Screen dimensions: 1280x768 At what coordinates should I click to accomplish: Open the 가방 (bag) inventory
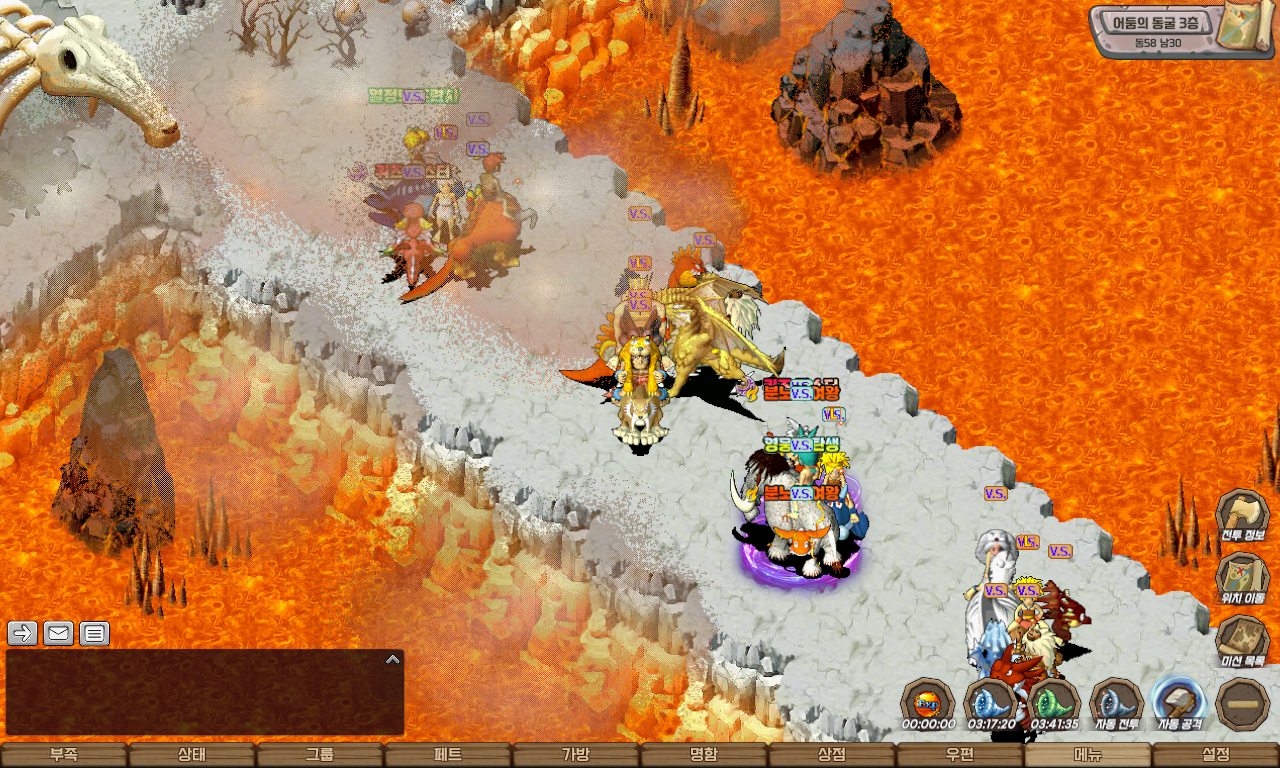[x=576, y=755]
